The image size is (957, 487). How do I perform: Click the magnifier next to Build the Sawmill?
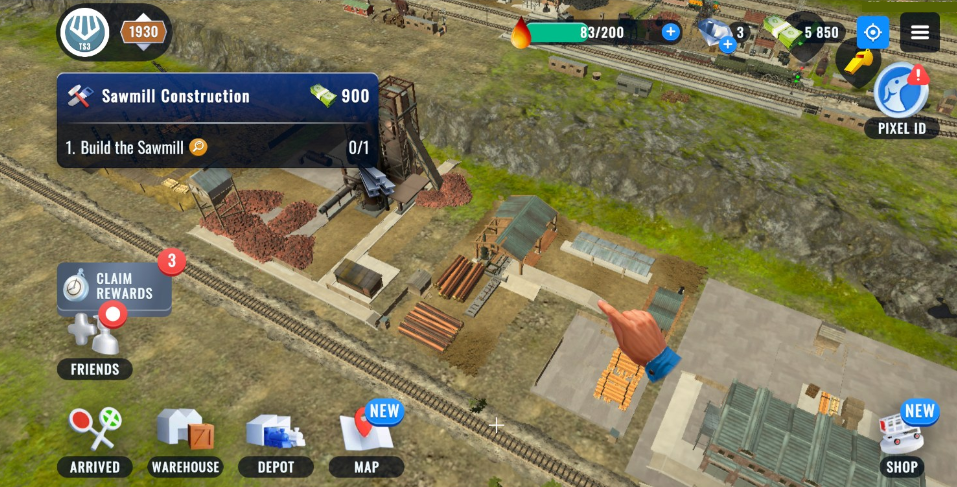pyautogui.click(x=198, y=147)
